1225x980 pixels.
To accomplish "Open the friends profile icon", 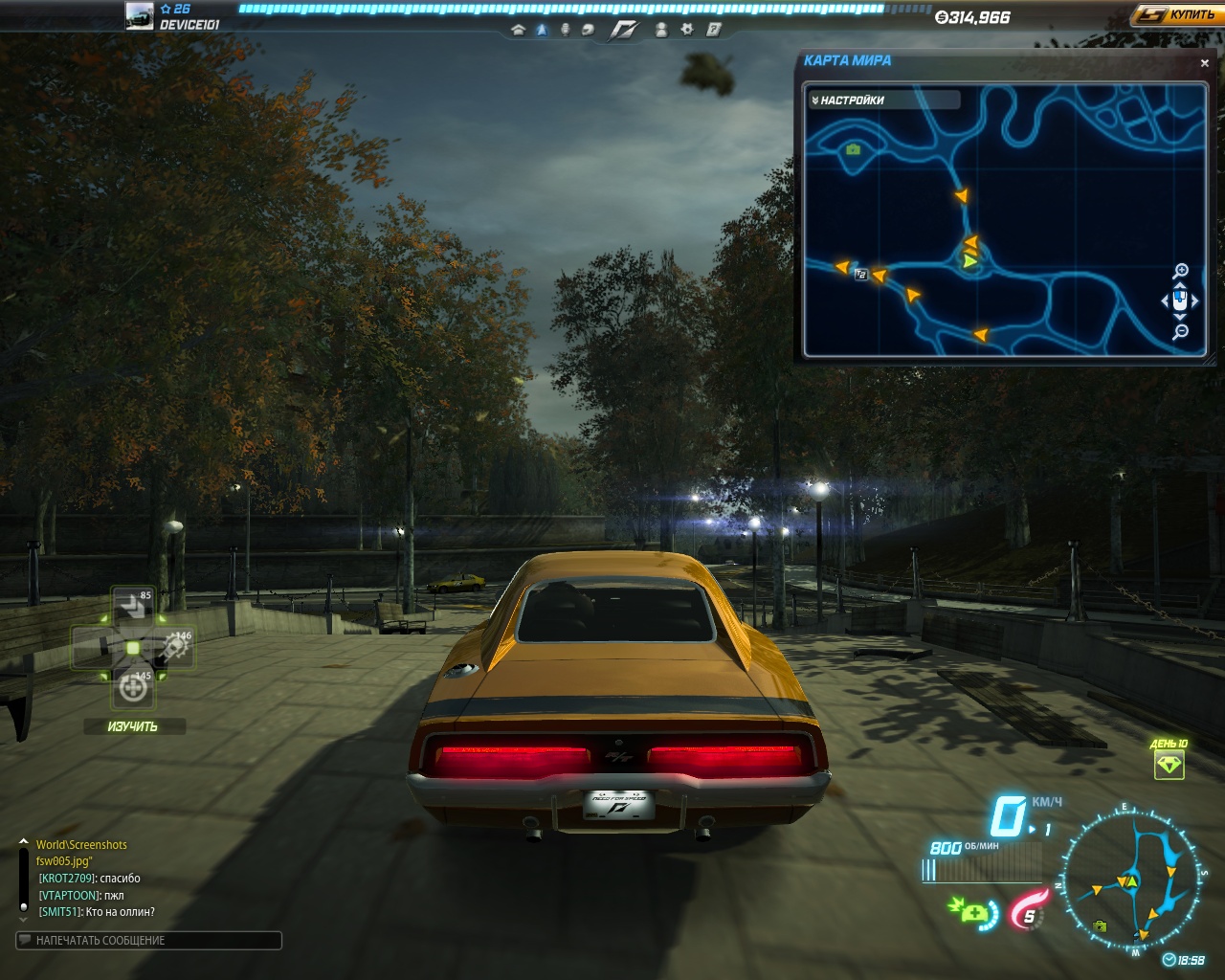I will click(661, 30).
